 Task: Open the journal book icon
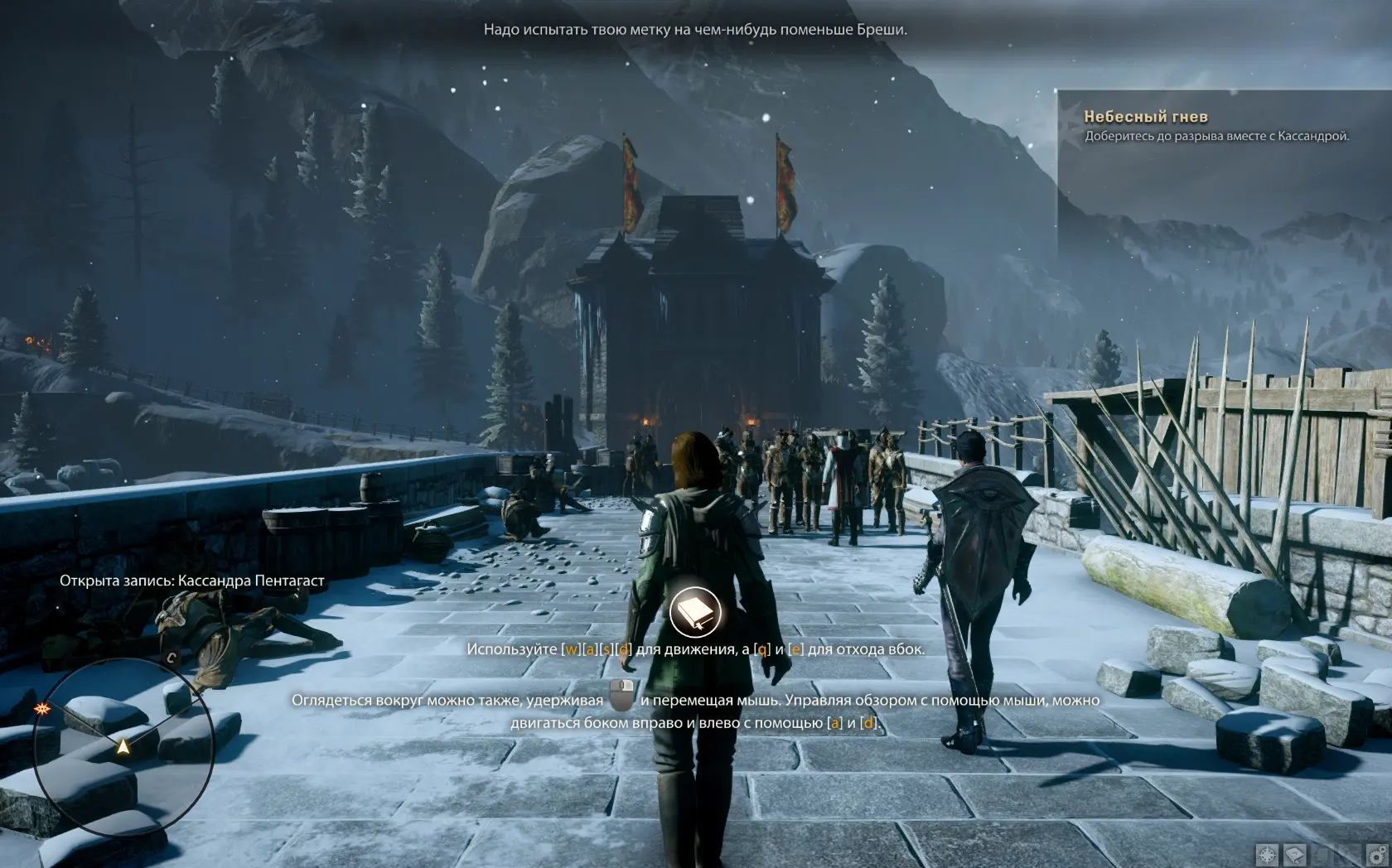pyautogui.click(x=1293, y=854)
